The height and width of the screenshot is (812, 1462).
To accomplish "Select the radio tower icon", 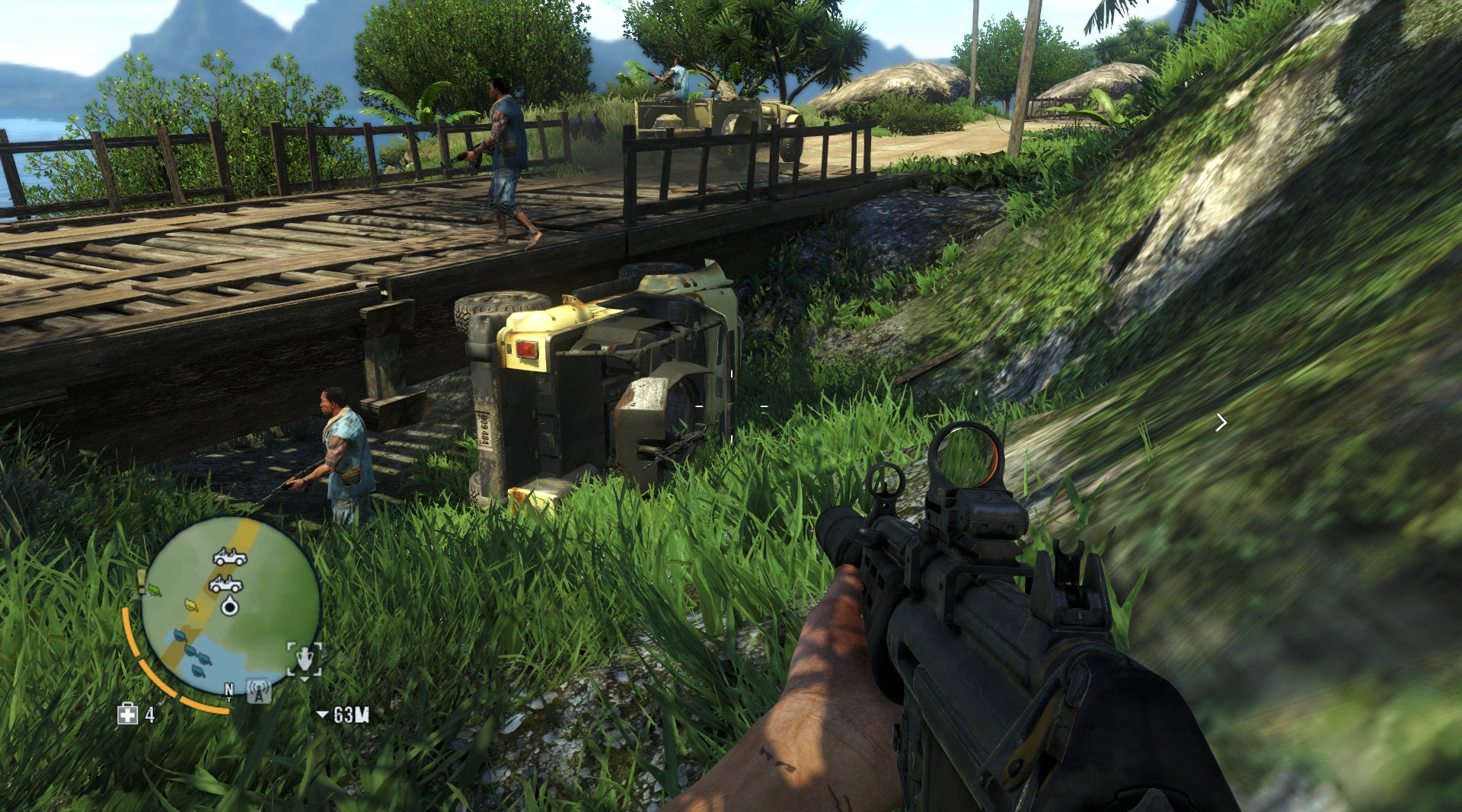I will (x=259, y=692).
